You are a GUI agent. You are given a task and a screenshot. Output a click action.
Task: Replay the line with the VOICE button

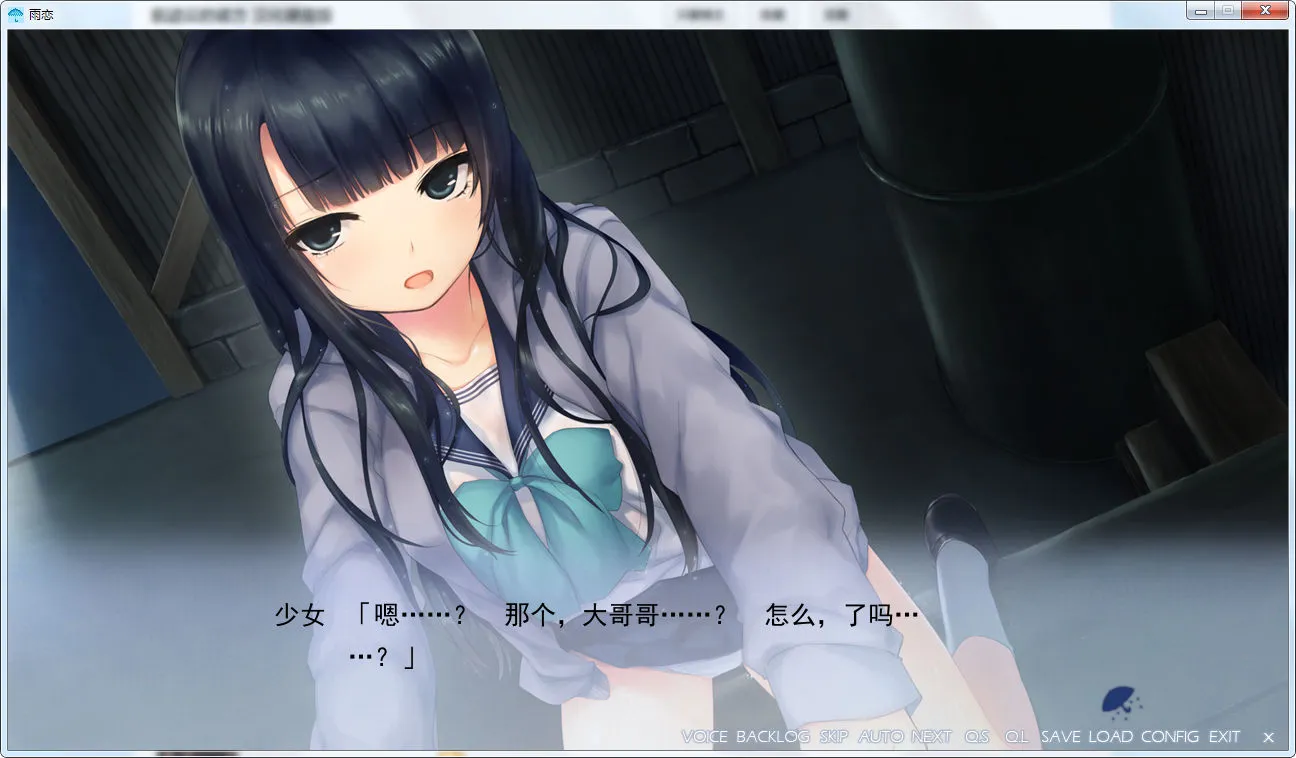pos(704,737)
